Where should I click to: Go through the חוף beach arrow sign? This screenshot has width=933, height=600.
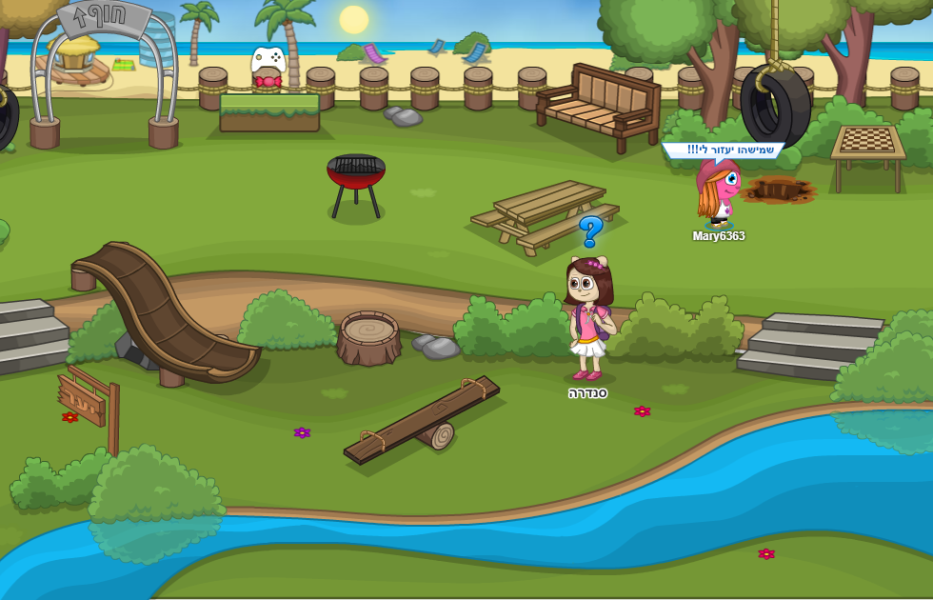tap(103, 20)
